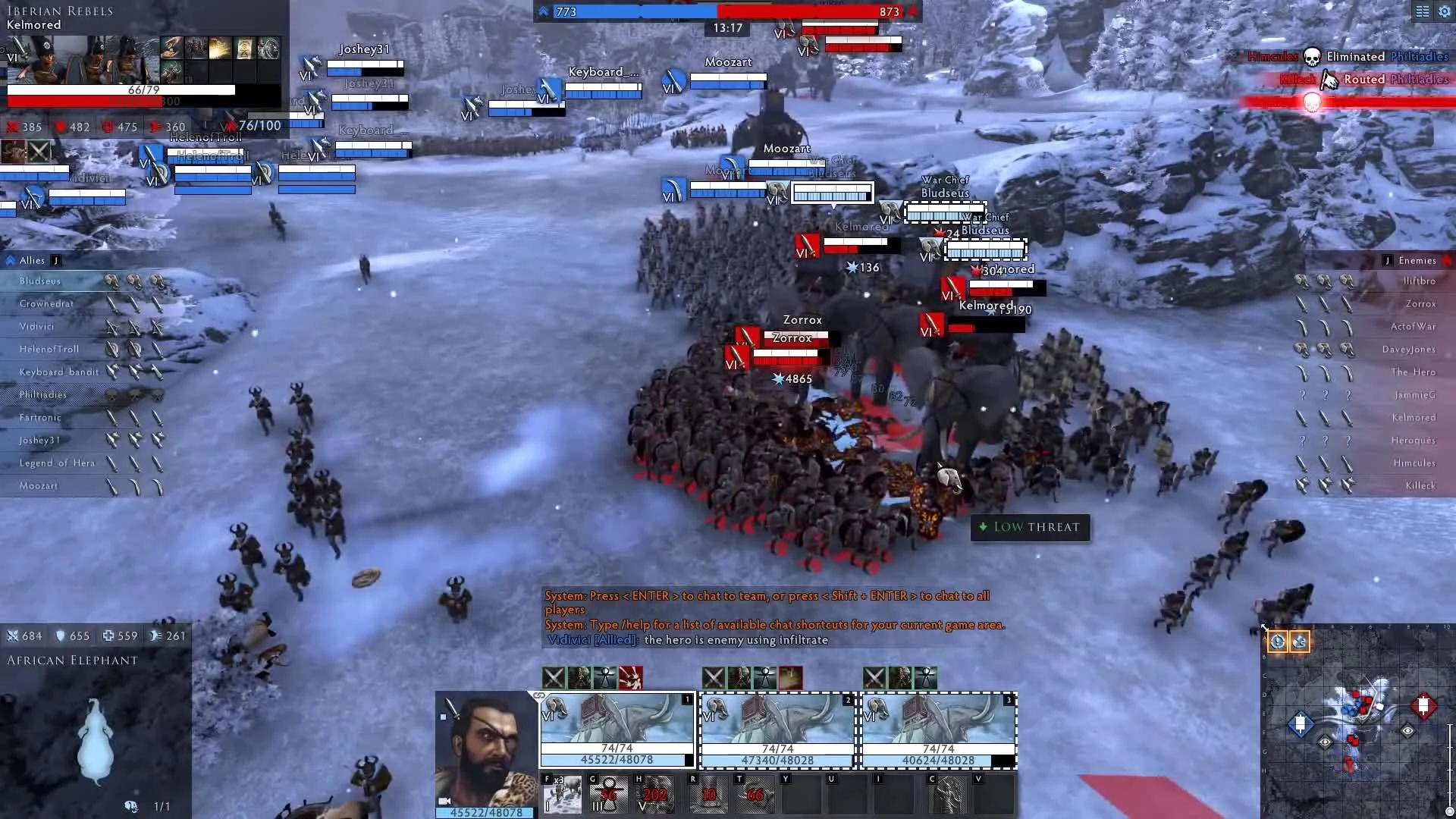Activate the F reinforcement ability (x3)
This screenshot has height=819, width=1456.
(561, 795)
